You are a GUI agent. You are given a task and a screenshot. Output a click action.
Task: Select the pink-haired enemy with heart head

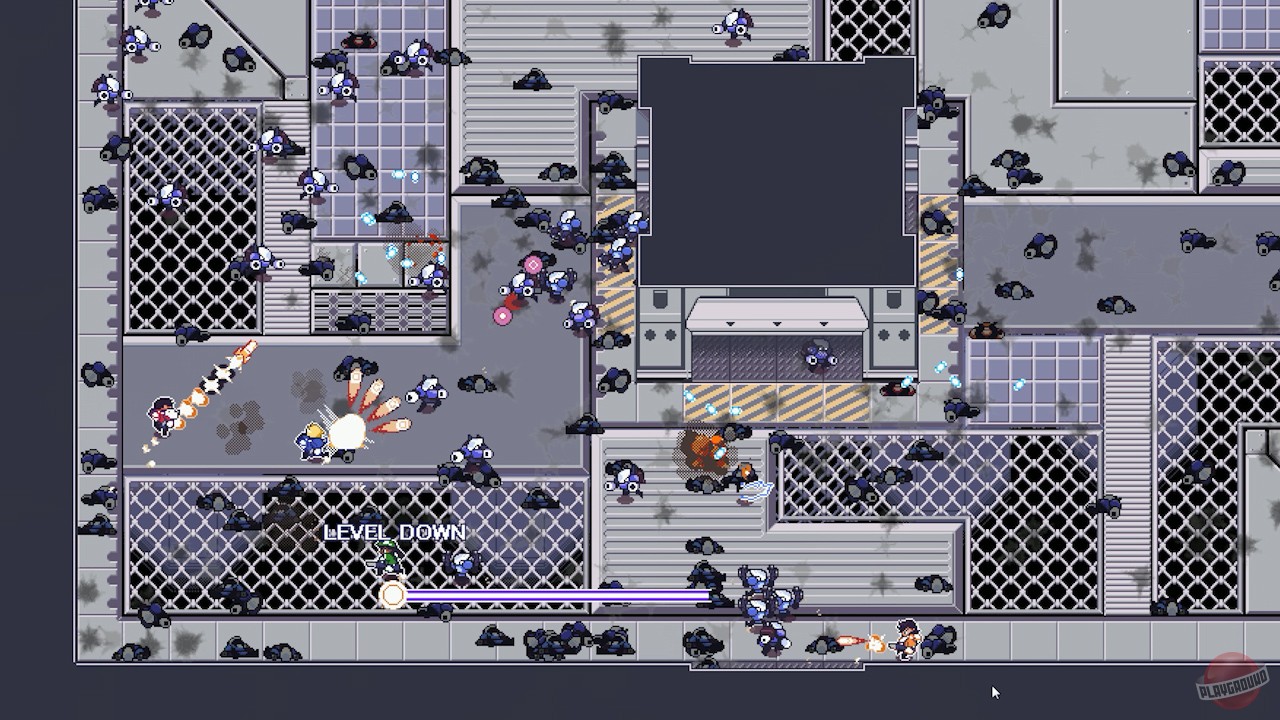[x=532, y=268]
